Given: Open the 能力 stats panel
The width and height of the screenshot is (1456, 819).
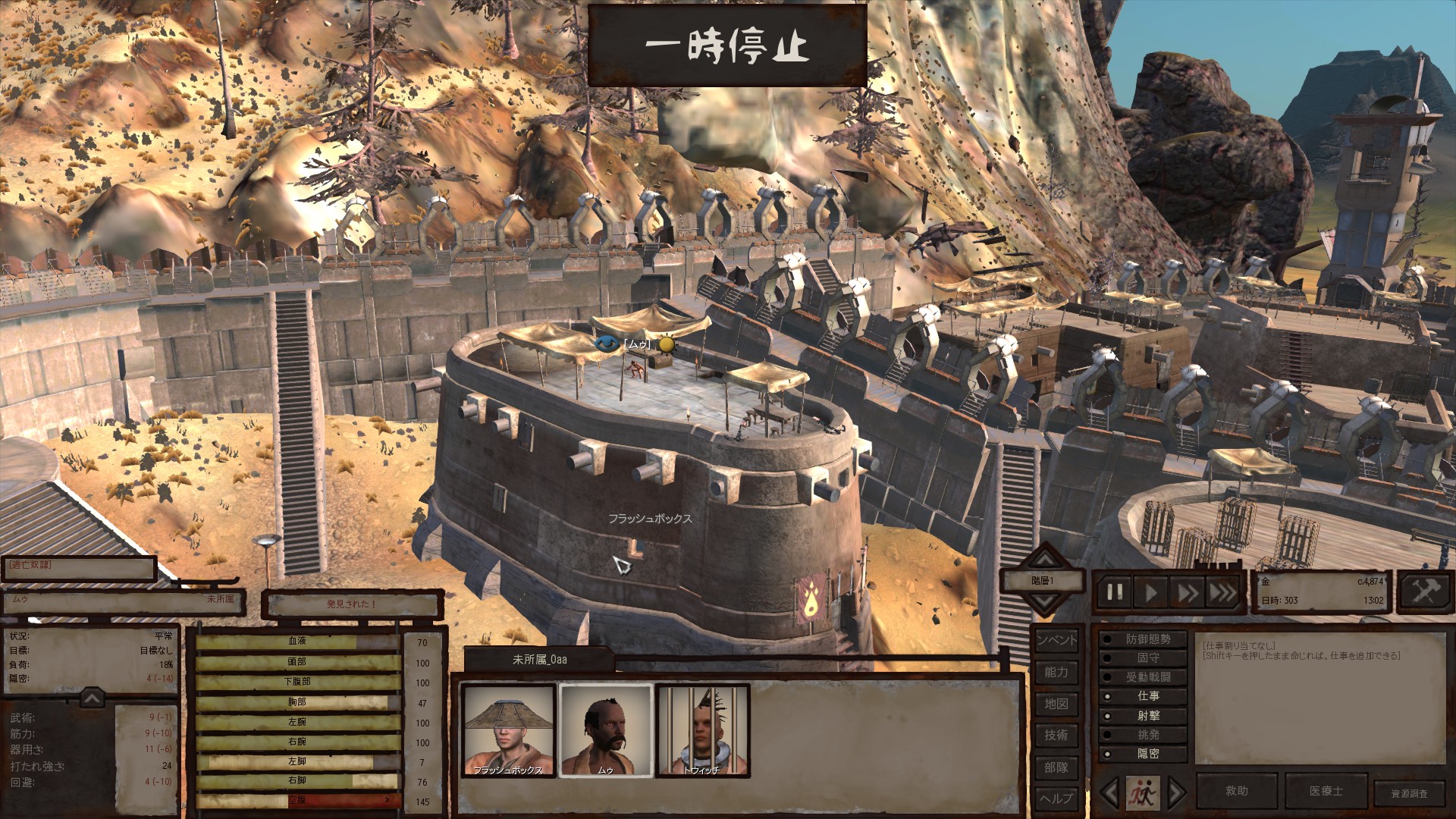Looking at the screenshot, I should tap(1056, 672).
